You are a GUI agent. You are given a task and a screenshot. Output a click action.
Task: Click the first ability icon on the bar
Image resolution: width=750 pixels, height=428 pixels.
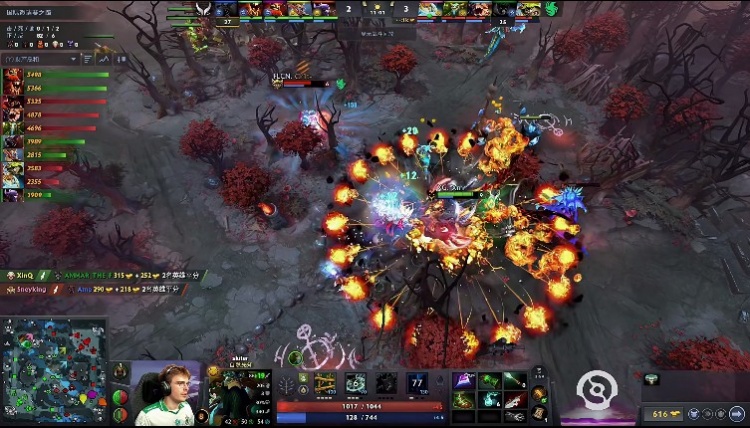[x=324, y=383]
